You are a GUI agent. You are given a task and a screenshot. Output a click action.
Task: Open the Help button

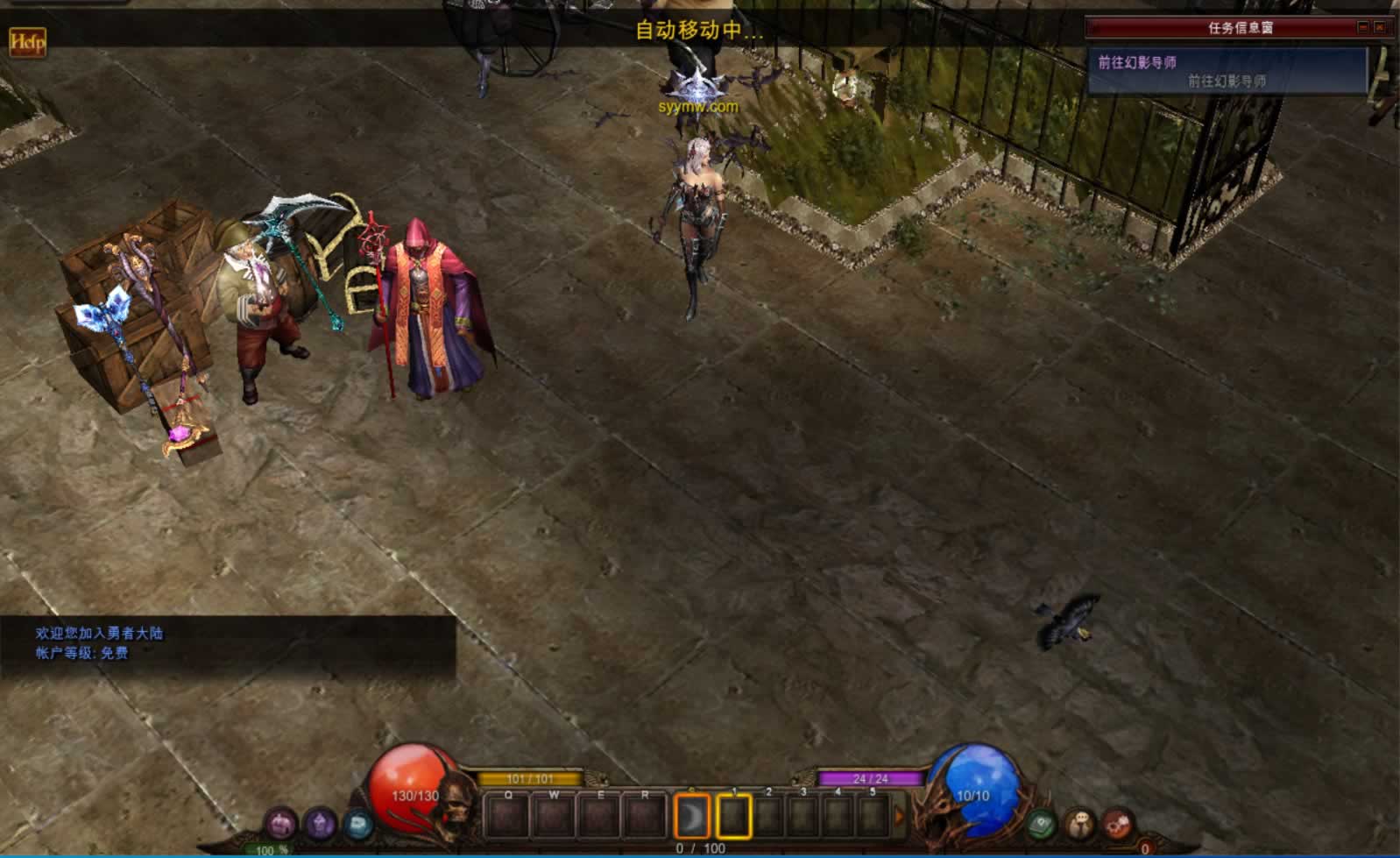coord(27,41)
